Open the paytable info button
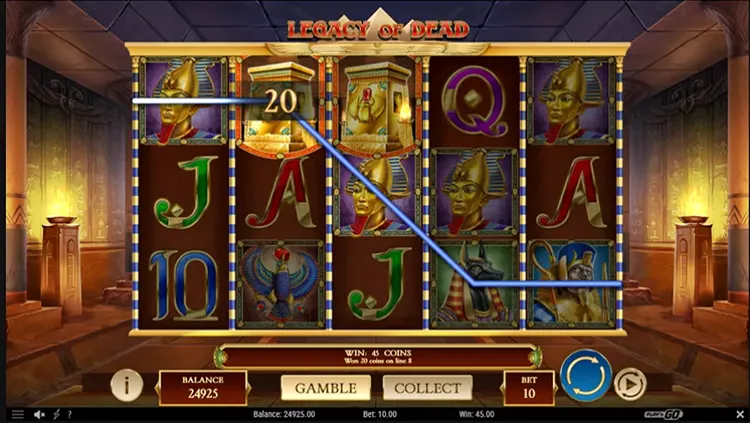 click(x=126, y=385)
